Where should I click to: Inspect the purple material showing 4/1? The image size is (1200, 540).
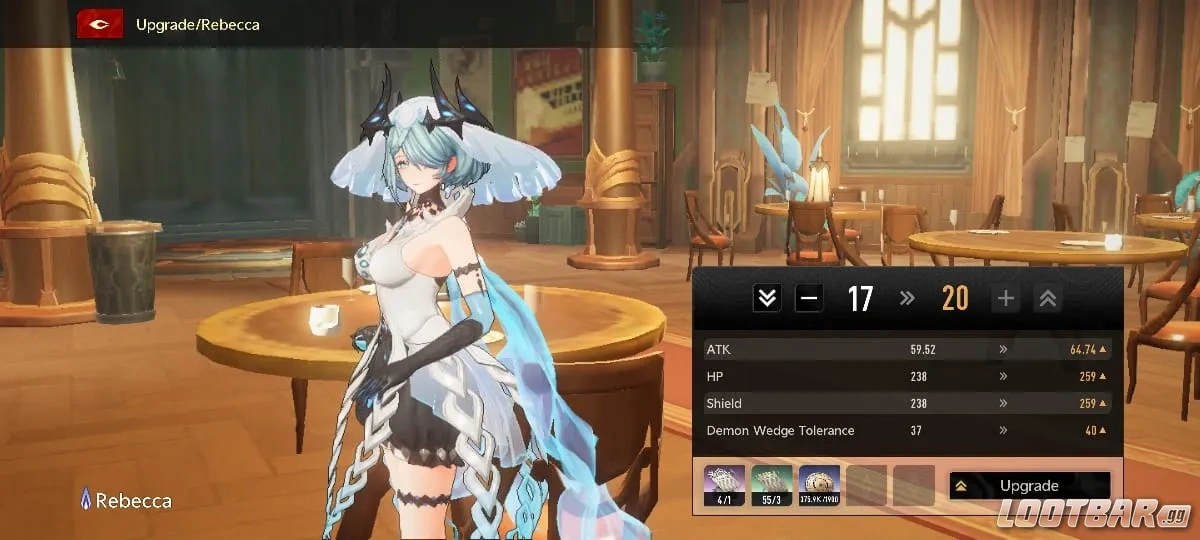click(724, 485)
